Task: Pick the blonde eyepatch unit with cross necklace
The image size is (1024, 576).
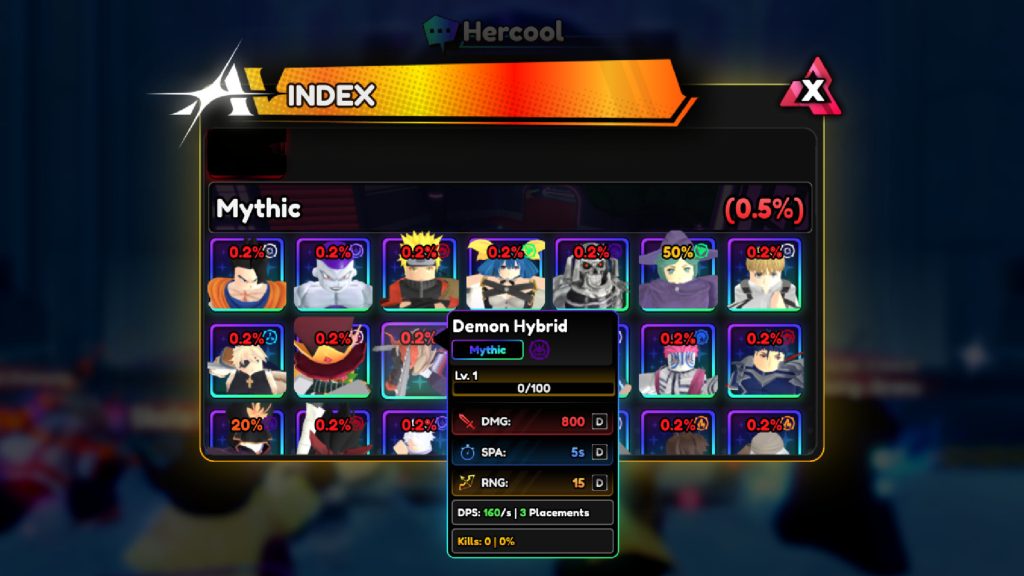Action: coord(246,361)
